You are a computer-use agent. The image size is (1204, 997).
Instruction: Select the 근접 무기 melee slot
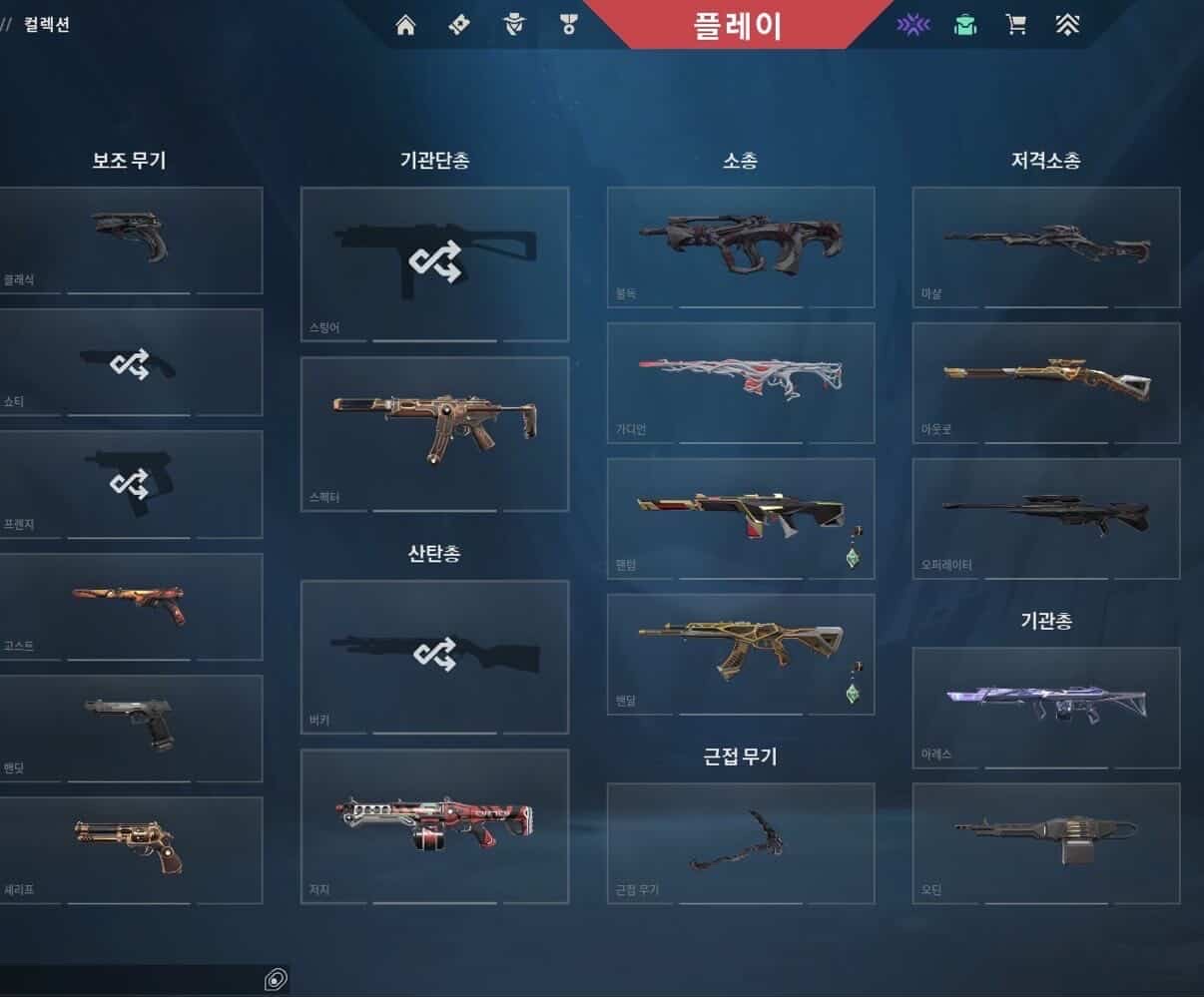tap(741, 843)
